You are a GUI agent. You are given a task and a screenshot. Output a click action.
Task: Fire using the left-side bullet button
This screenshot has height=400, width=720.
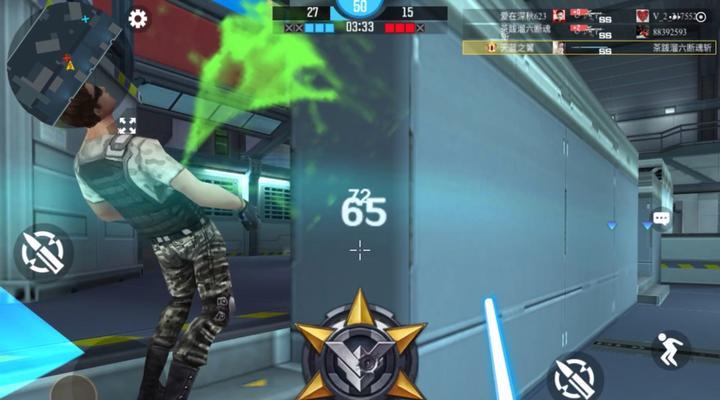(43, 251)
